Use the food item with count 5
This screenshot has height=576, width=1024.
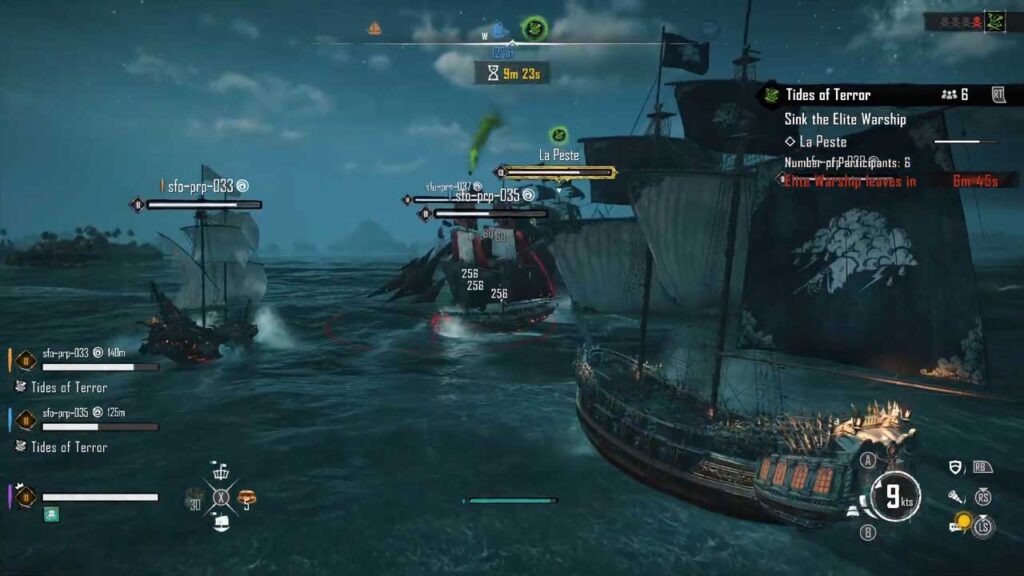[247, 497]
